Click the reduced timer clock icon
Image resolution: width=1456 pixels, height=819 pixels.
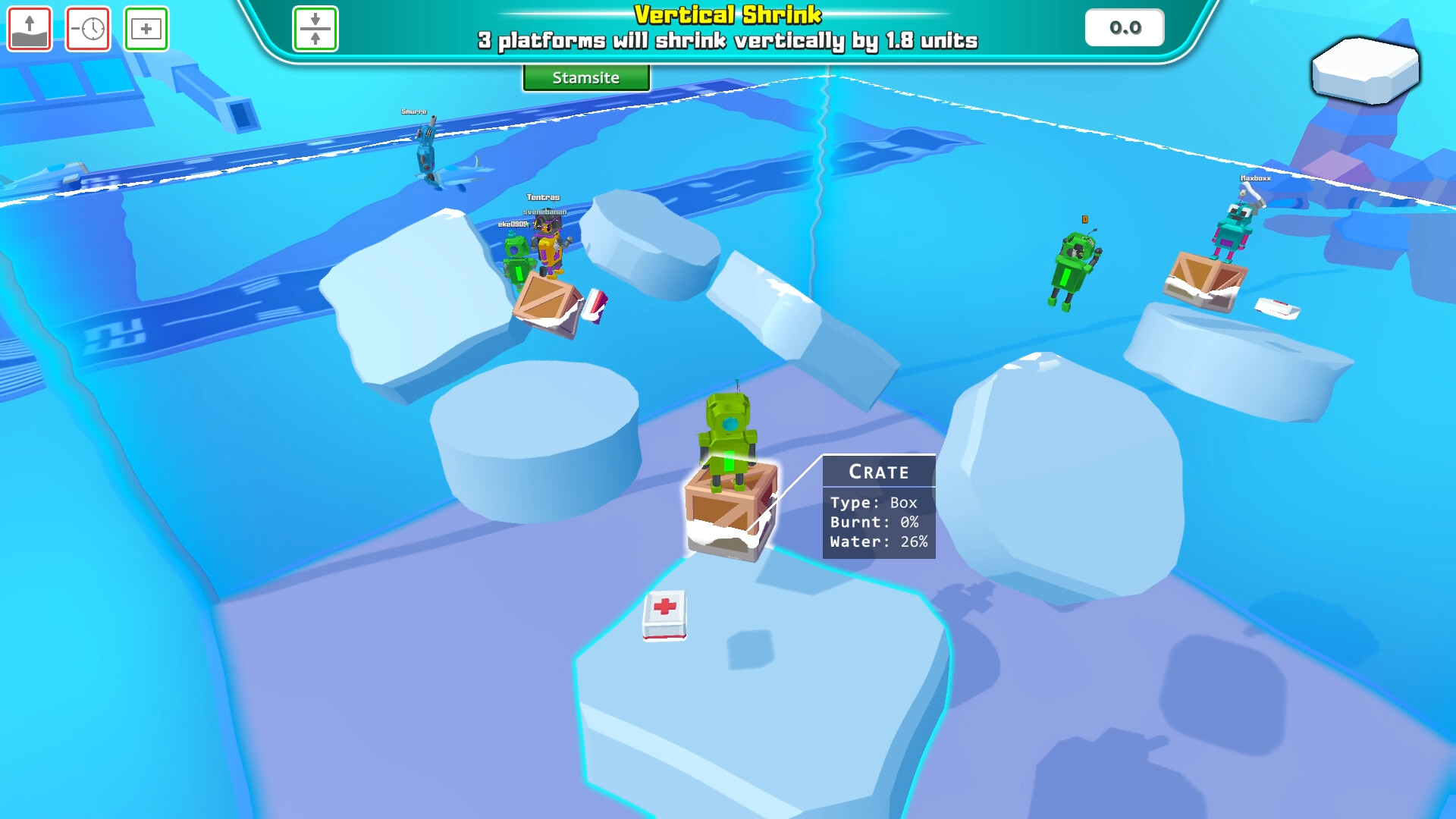87,28
